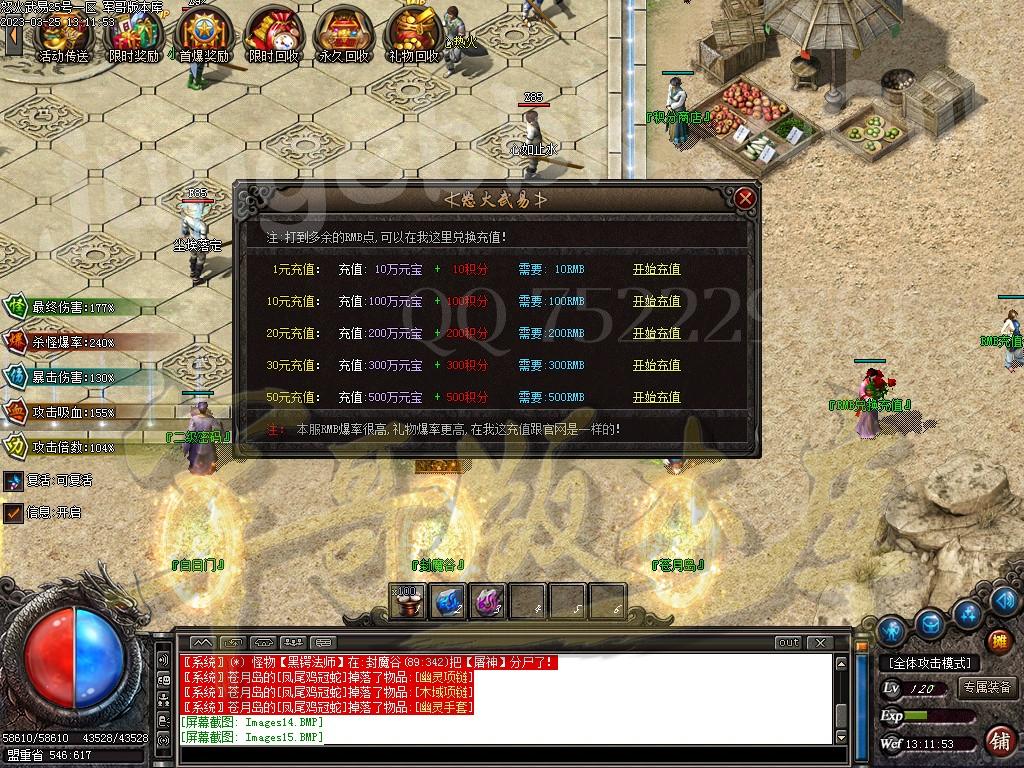Close the 怒火武易 exchange dialog

click(x=744, y=198)
